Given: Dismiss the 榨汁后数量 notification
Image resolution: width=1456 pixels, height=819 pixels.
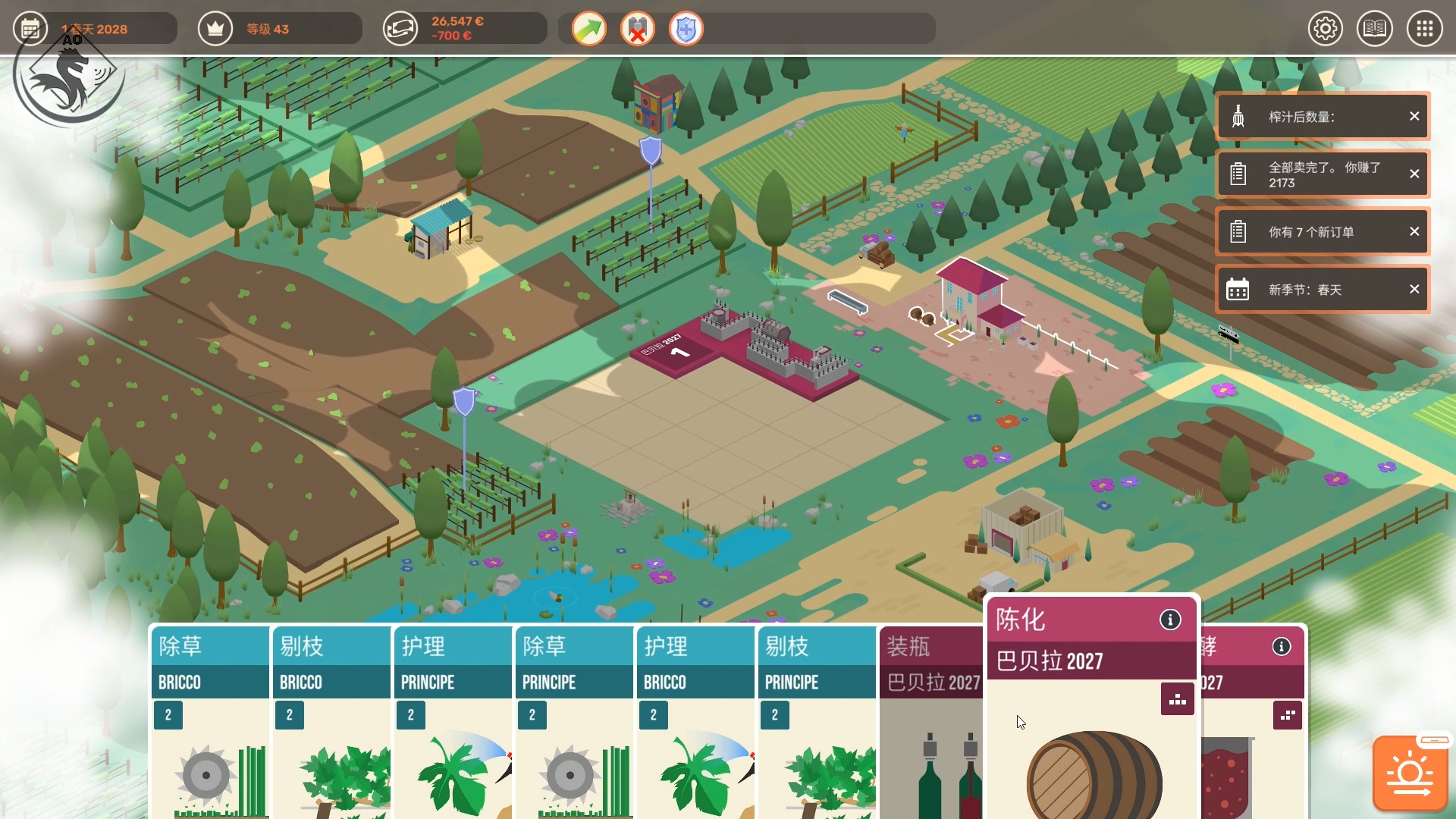Looking at the screenshot, I should click(1414, 116).
